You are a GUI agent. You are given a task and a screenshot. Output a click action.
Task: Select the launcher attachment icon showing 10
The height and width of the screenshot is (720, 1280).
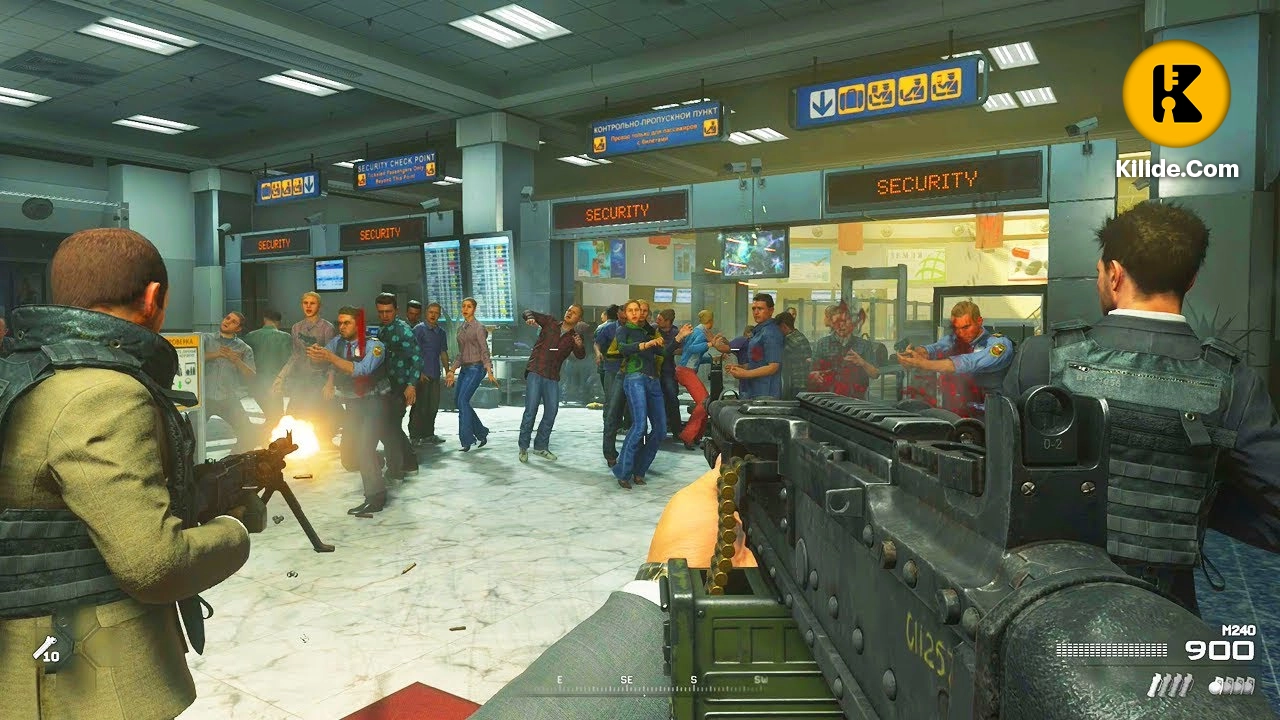click(x=46, y=651)
